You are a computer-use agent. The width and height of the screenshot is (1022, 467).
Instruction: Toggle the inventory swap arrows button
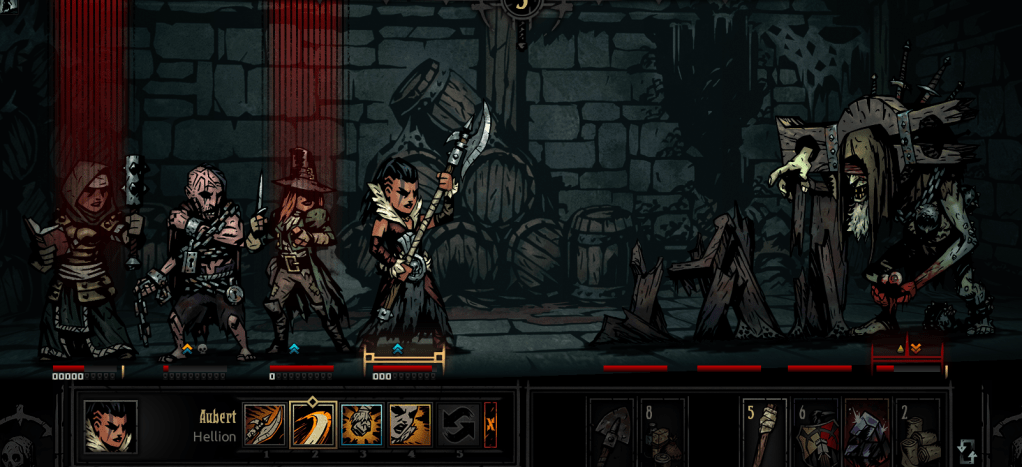click(967, 451)
